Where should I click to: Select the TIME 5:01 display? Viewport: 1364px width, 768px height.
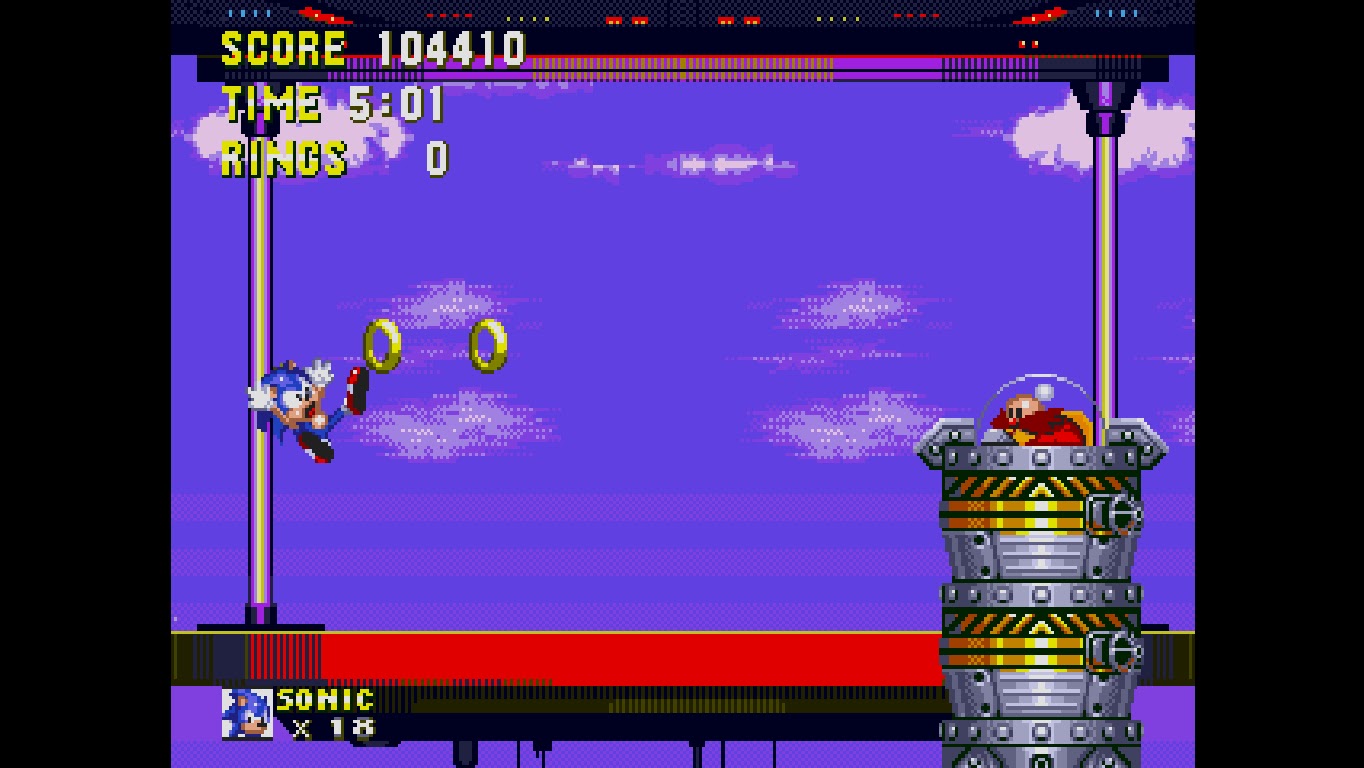coord(330,102)
